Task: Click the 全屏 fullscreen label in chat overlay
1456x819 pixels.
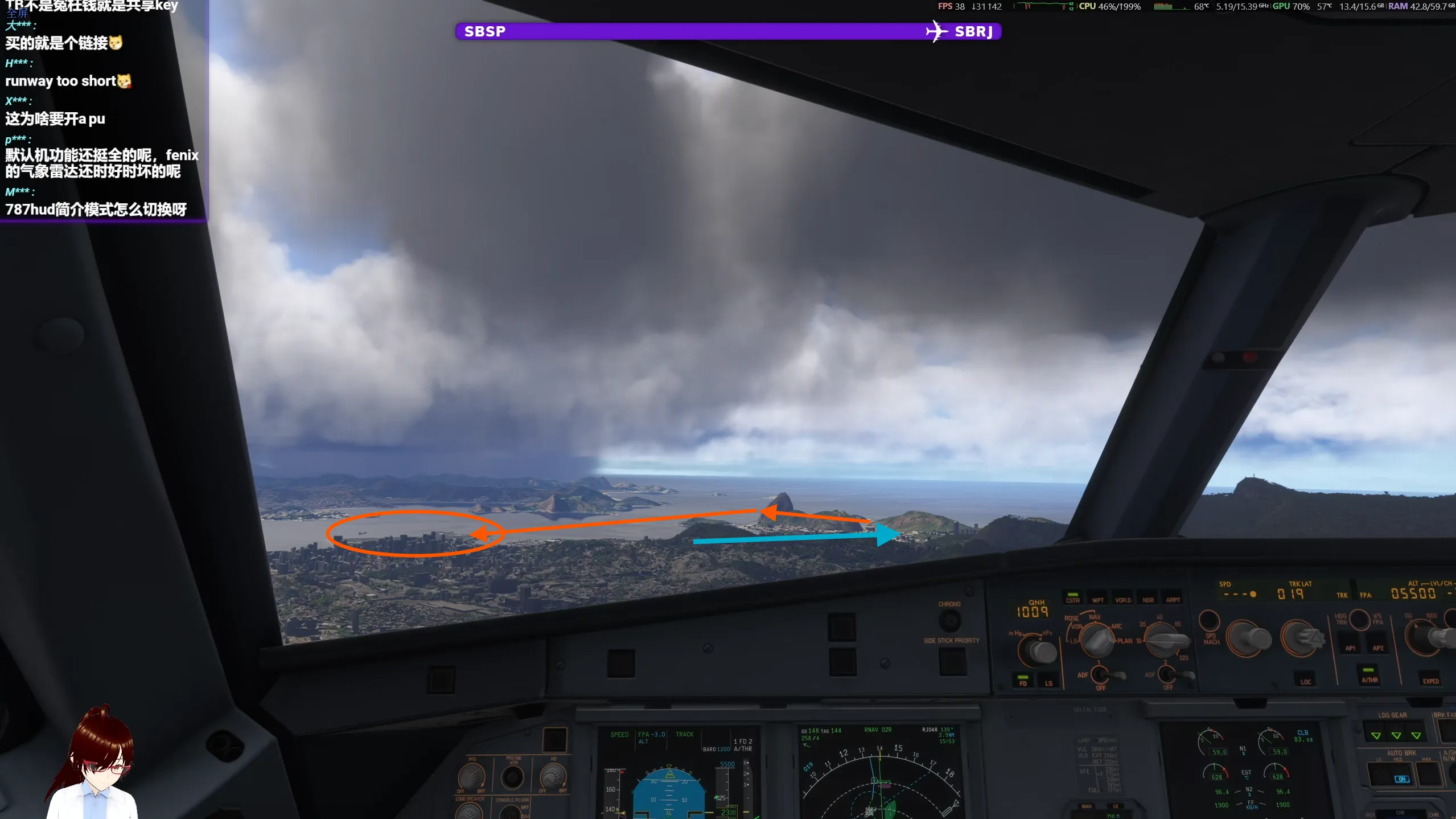Action: click(17, 13)
